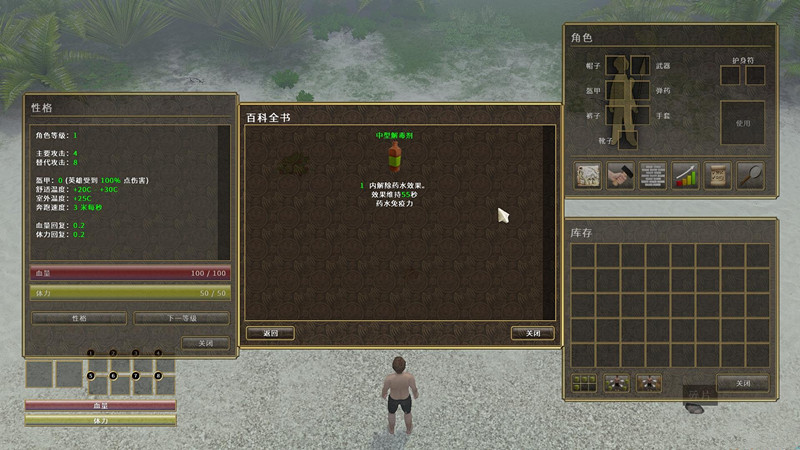Select hotbar slot number 5
The height and width of the screenshot is (450, 800).
99,385
